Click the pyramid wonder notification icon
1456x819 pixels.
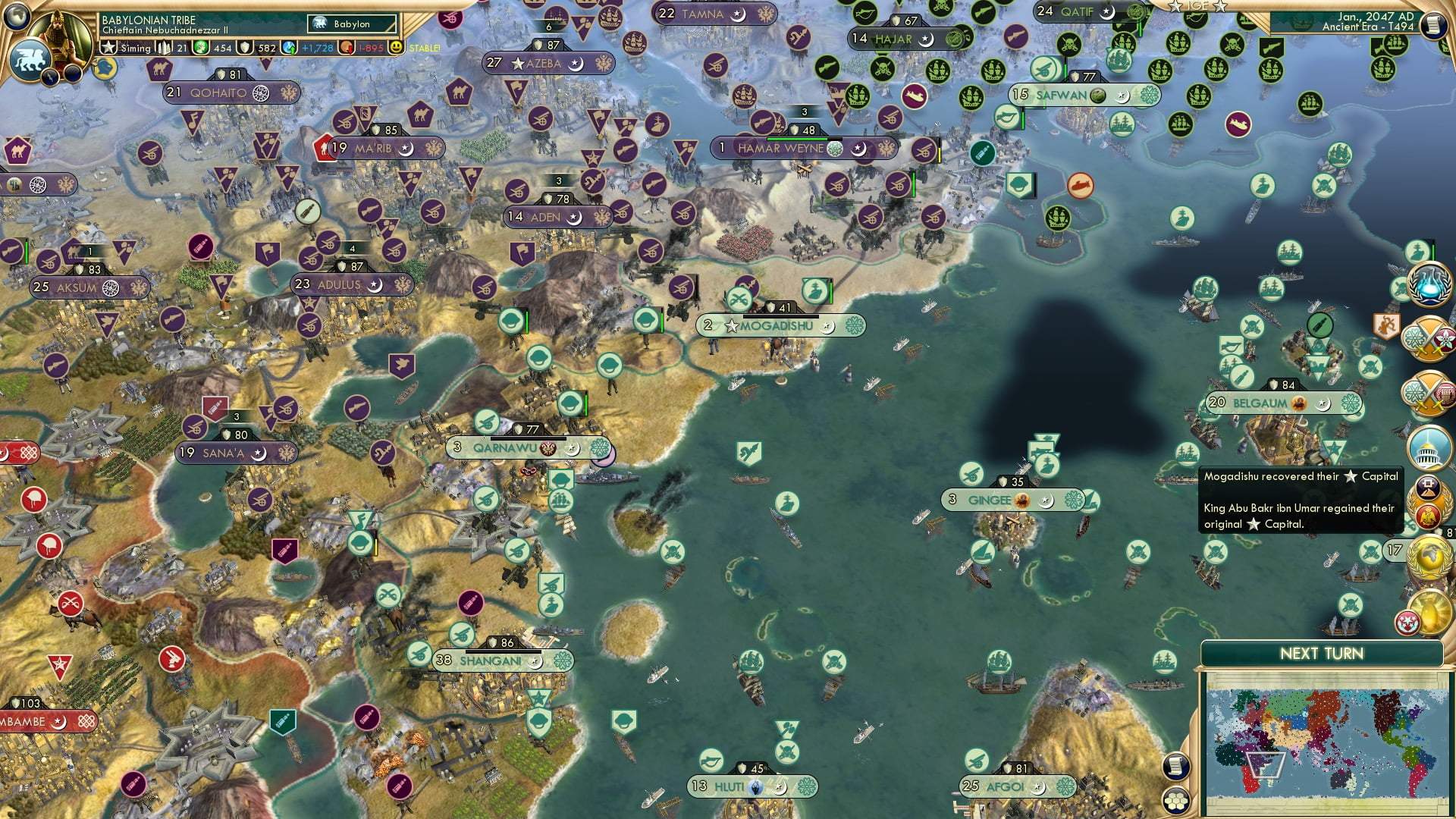(1429, 487)
